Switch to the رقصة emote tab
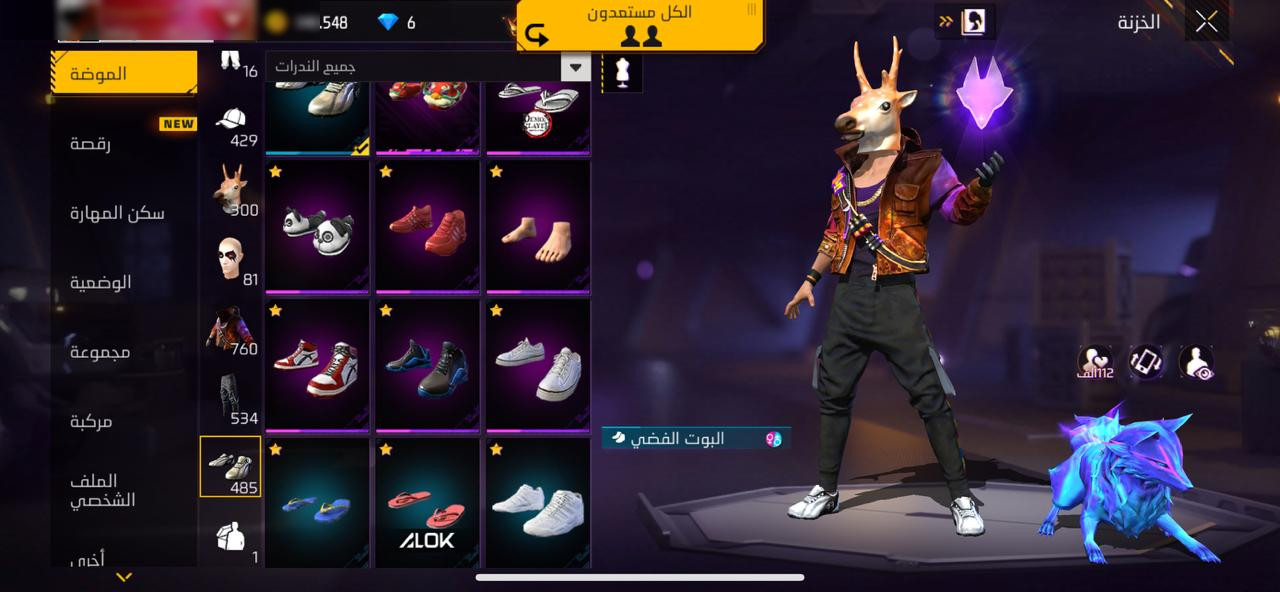The width and height of the screenshot is (1280, 592). (x=90, y=143)
